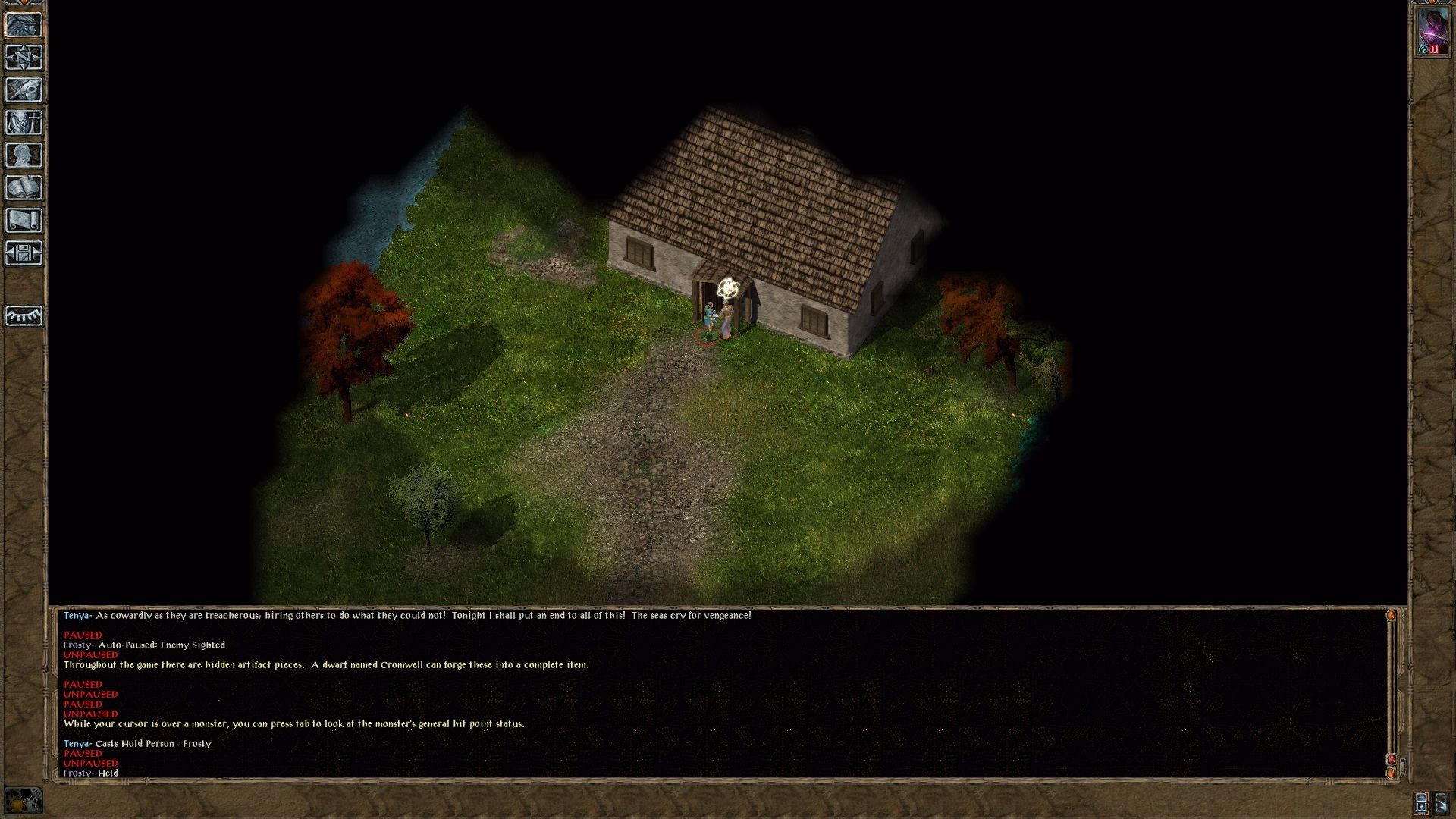
Task: Open the mage spellbook icon
Action: 24,188
